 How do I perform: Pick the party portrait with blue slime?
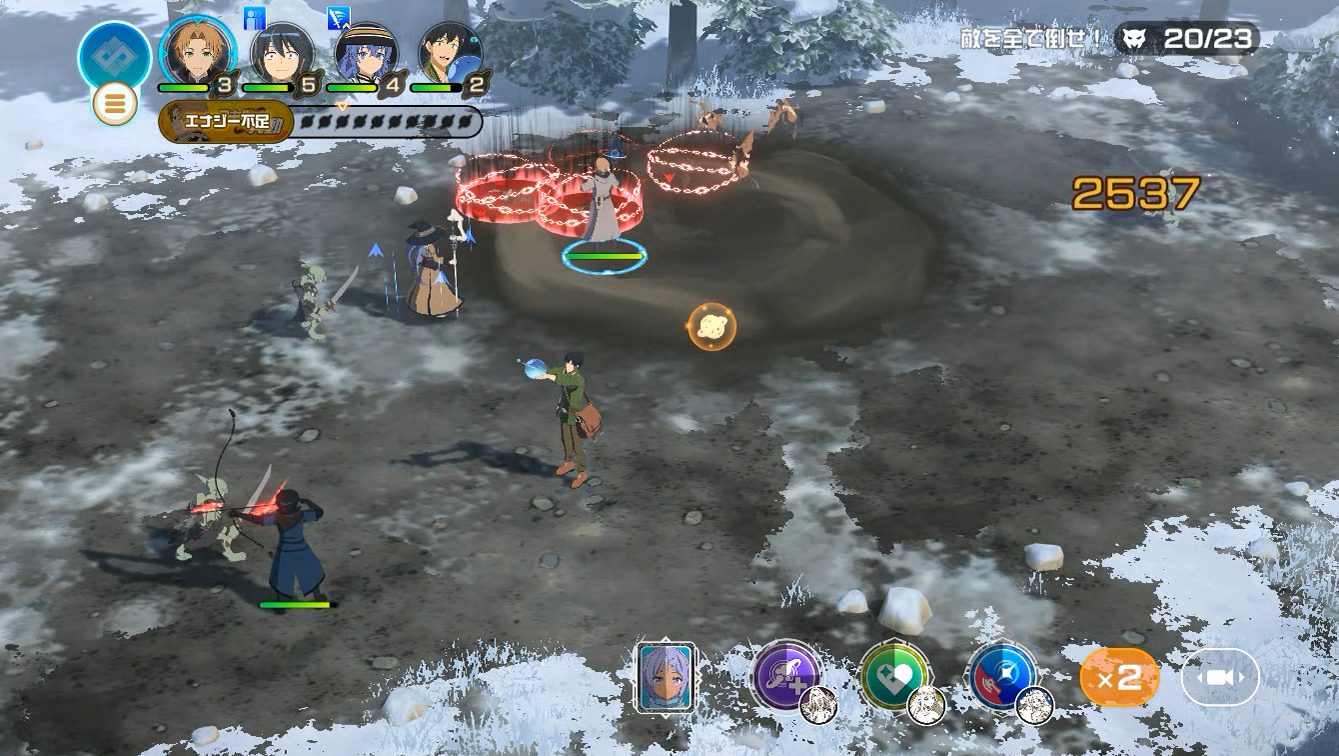coord(450,54)
